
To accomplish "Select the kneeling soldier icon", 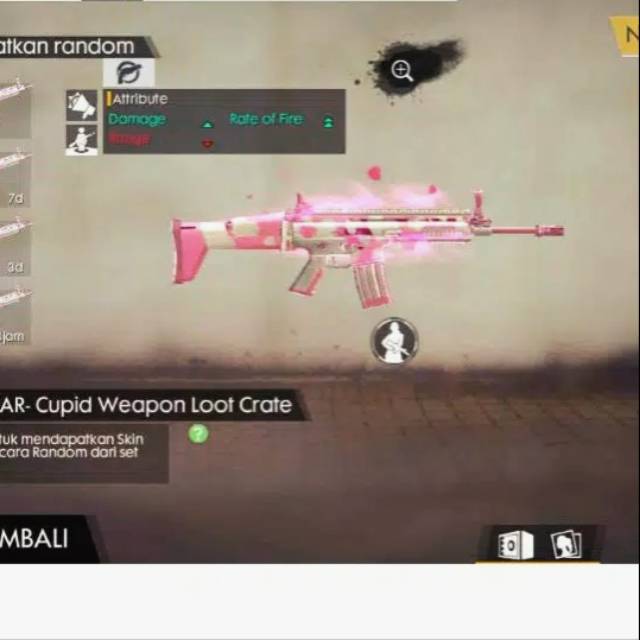I will coord(82,139).
